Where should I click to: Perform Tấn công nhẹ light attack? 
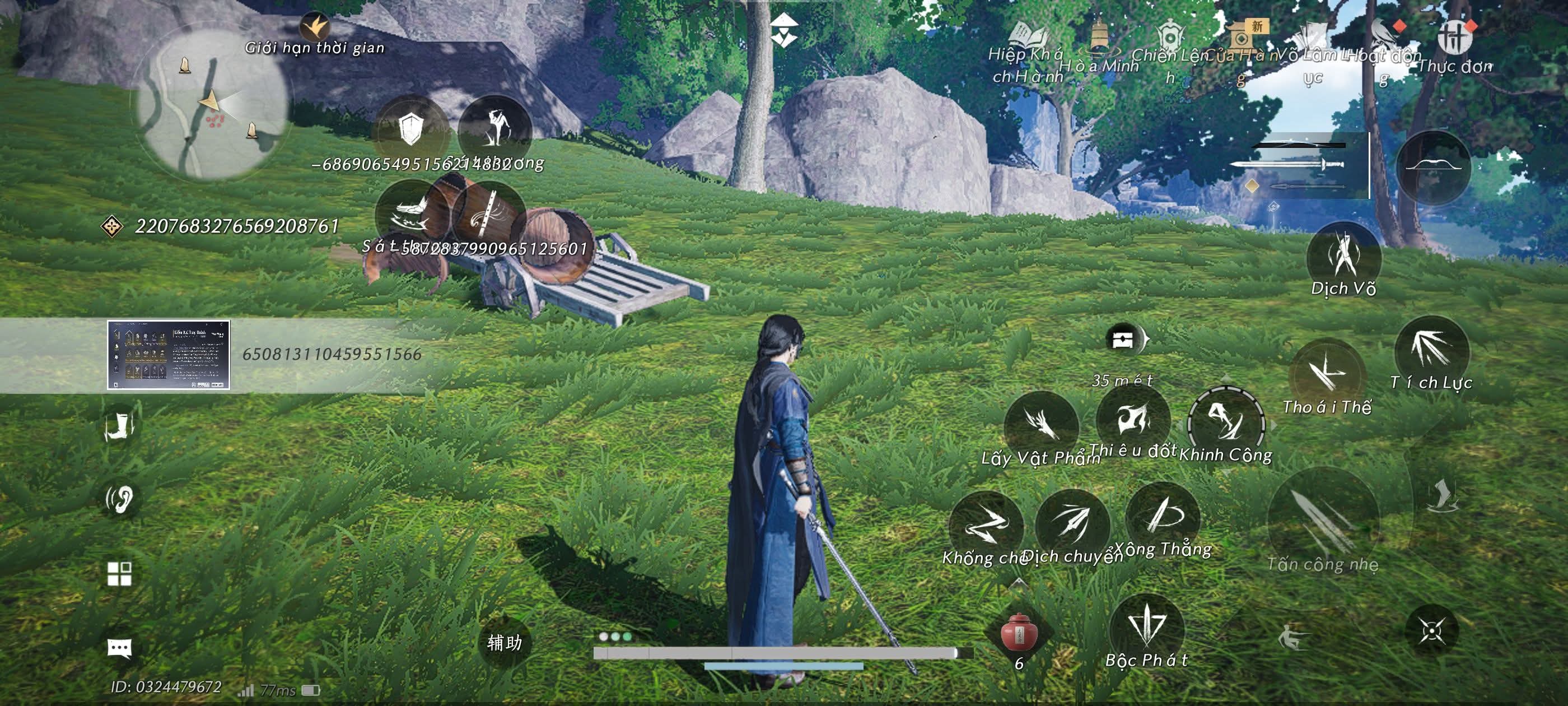pos(1322,524)
